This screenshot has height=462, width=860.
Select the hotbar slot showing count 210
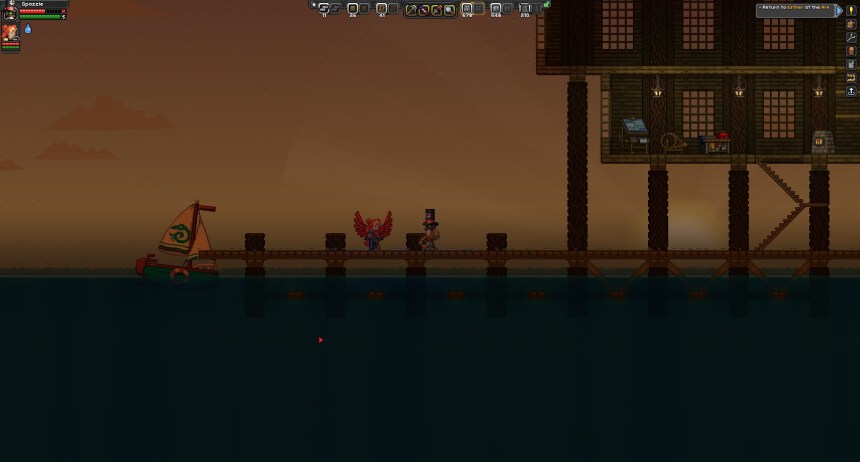525,9
